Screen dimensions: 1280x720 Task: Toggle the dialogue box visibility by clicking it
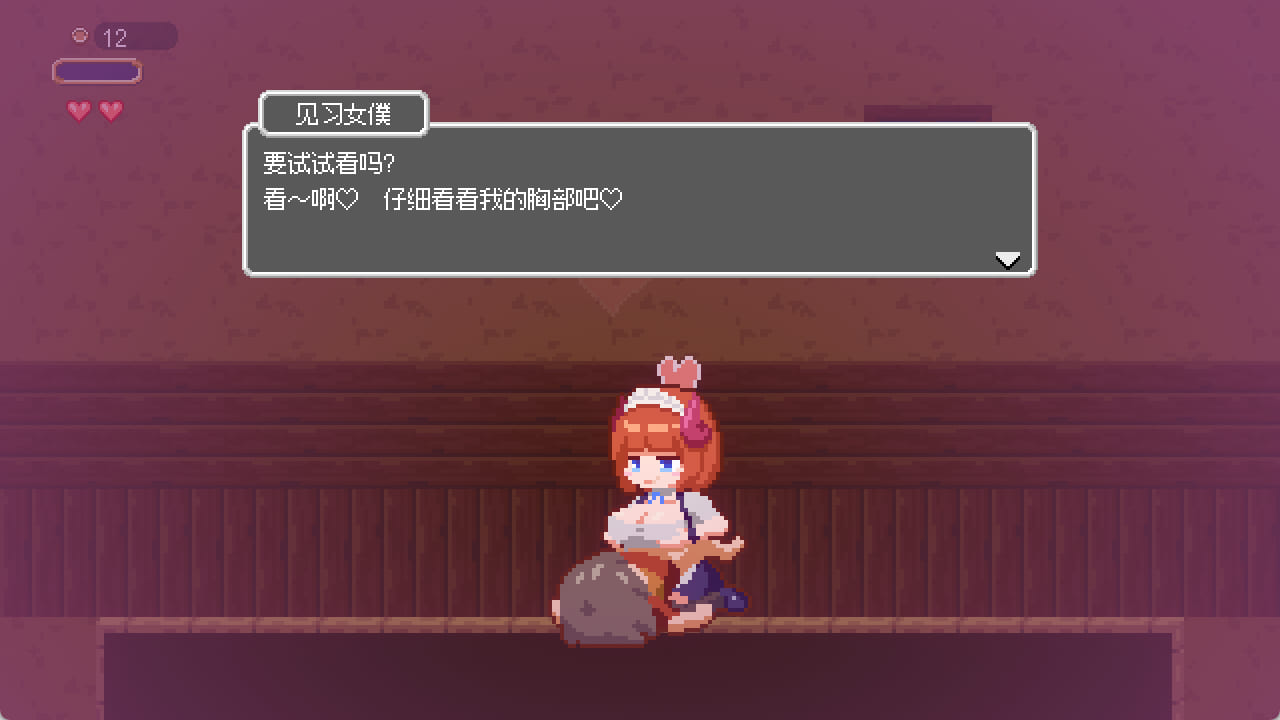(640, 200)
